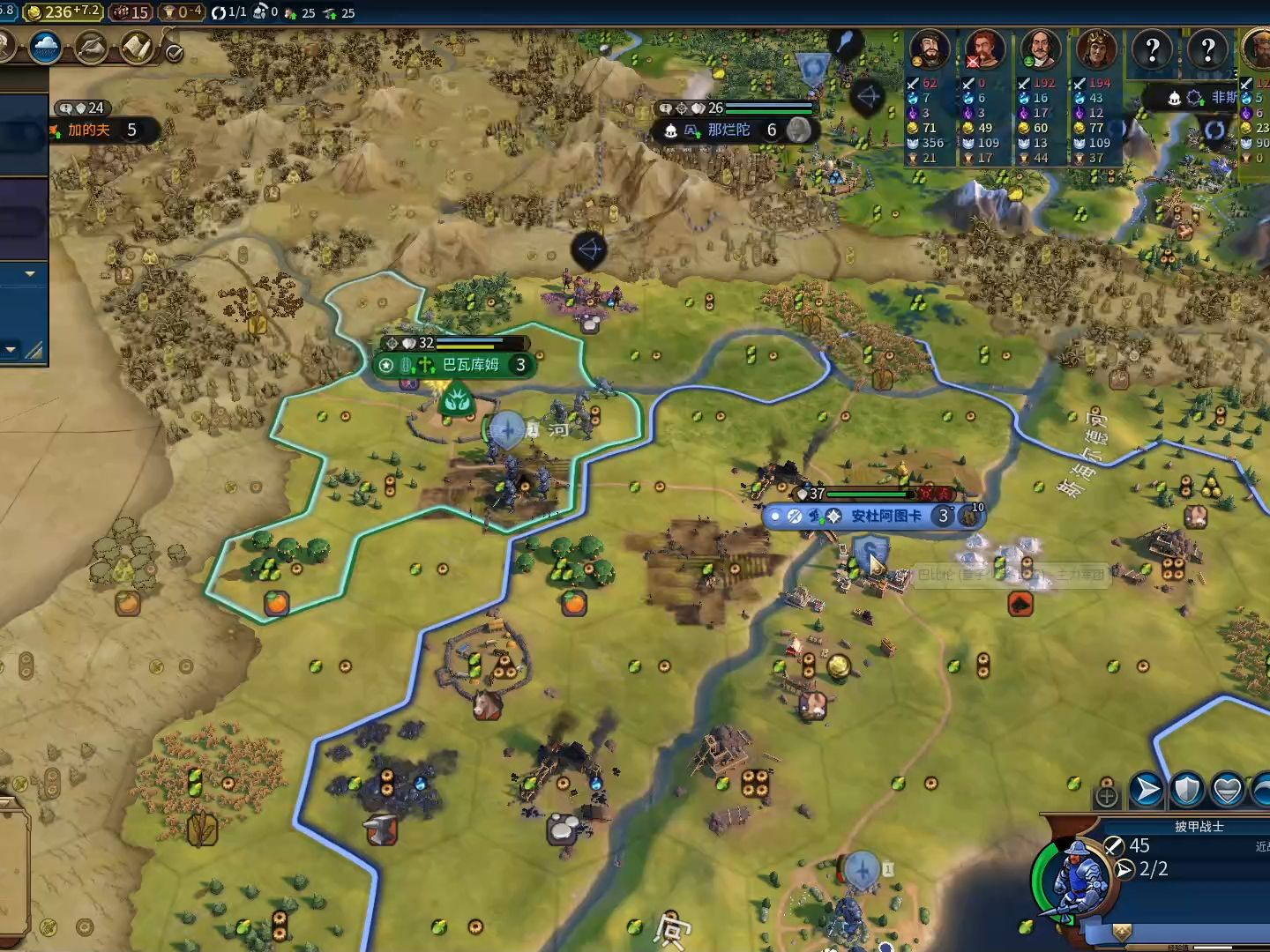This screenshot has width=1270, height=952.
Task: Open the crowned leader portrait
Action: [1096, 49]
